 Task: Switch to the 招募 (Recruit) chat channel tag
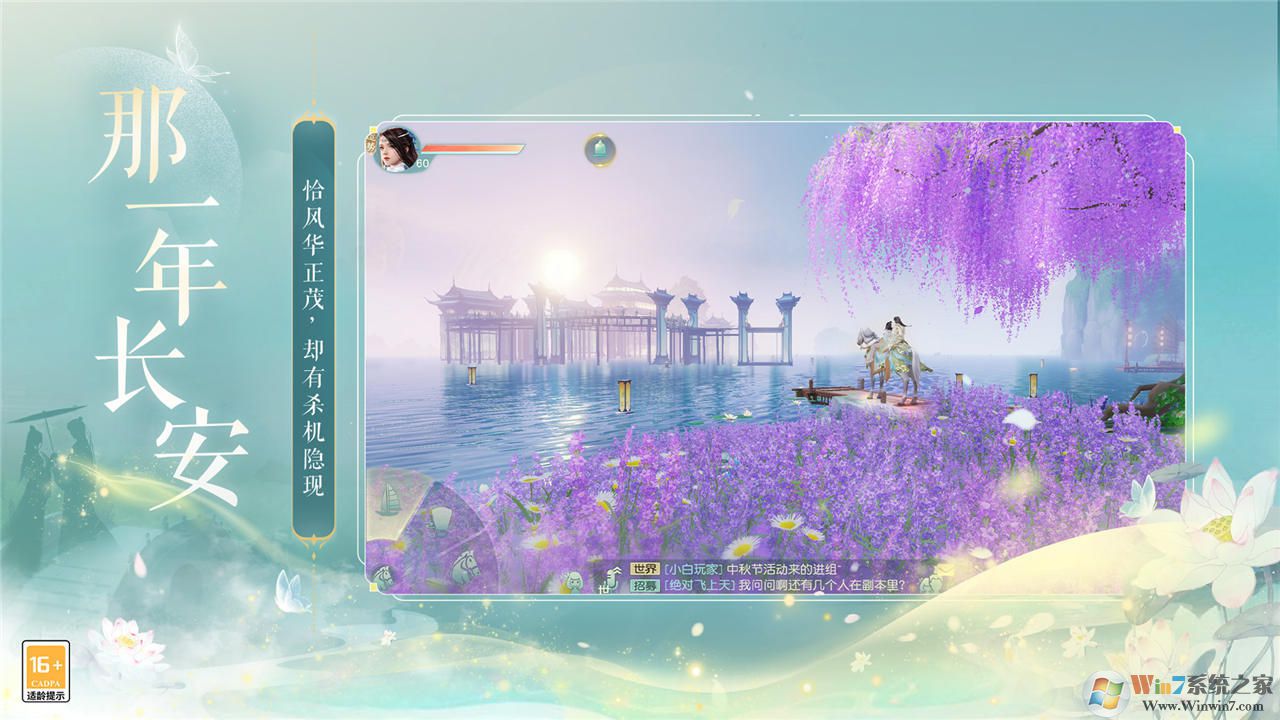[x=644, y=586]
